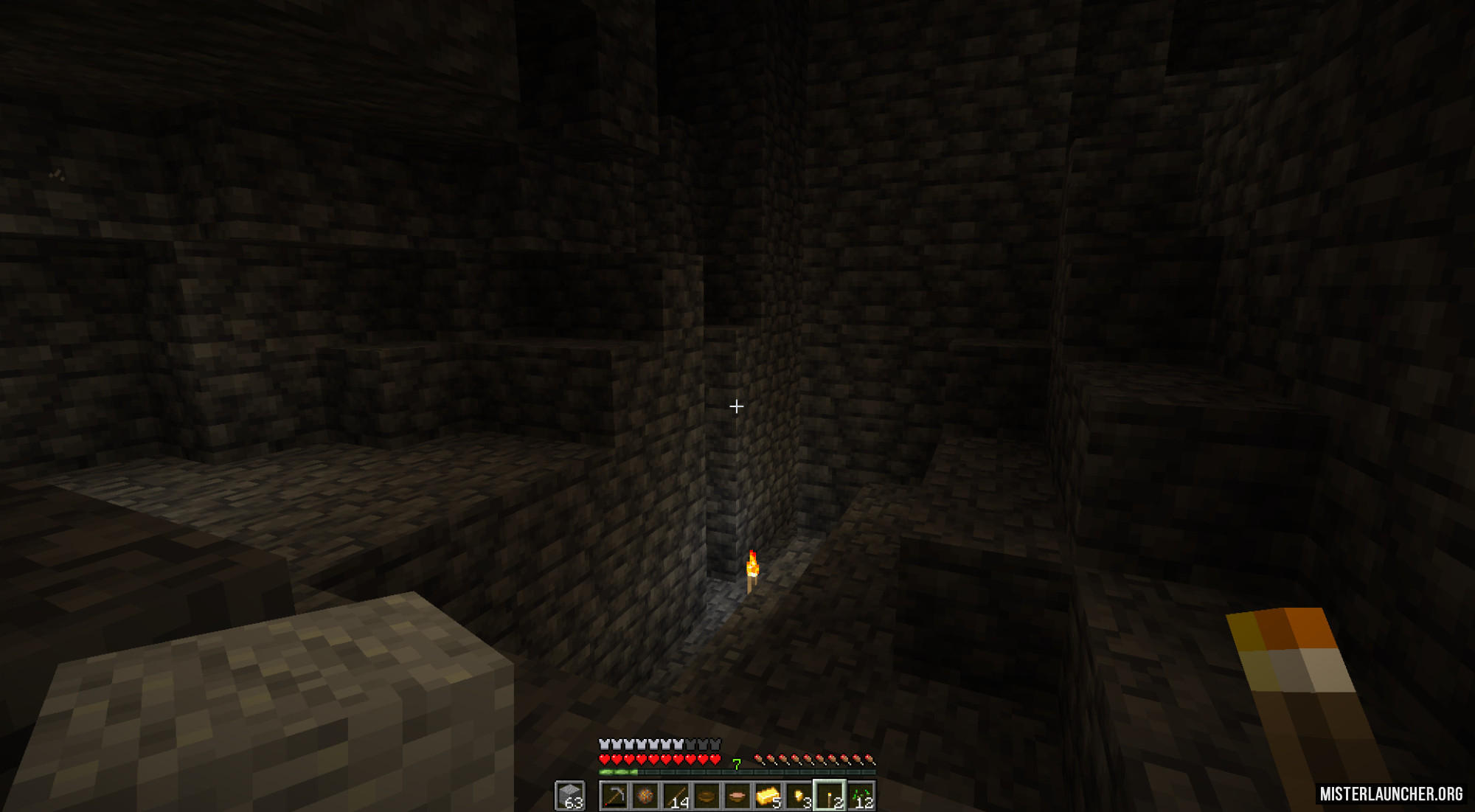Choose the 3 gold nuggets slot

click(799, 796)
